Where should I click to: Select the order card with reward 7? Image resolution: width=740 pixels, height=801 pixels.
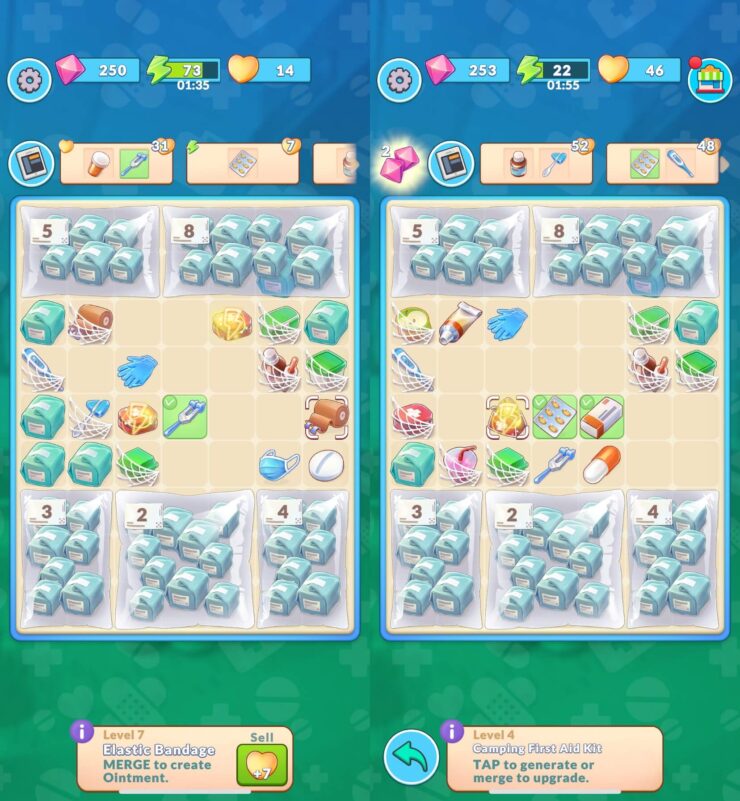coord(241,163)
